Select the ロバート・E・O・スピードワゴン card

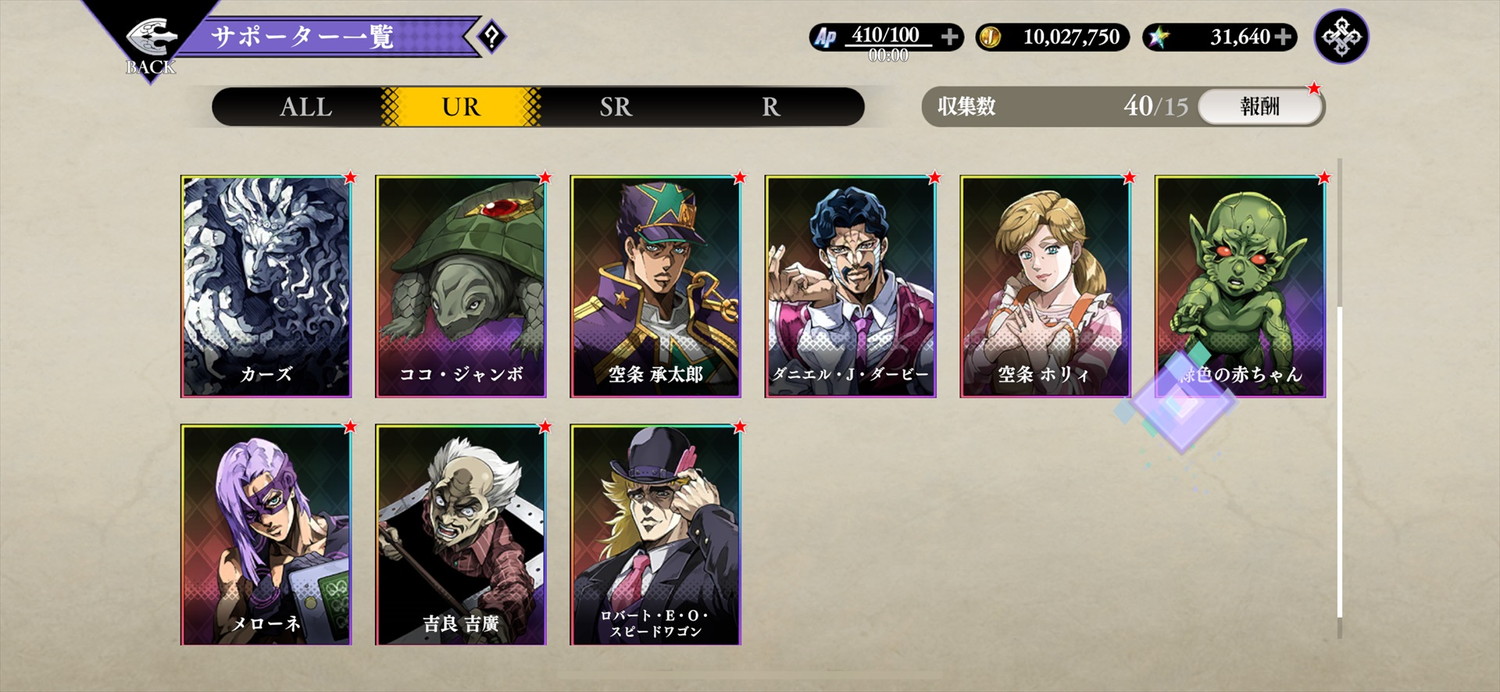[x=656, y=534]
